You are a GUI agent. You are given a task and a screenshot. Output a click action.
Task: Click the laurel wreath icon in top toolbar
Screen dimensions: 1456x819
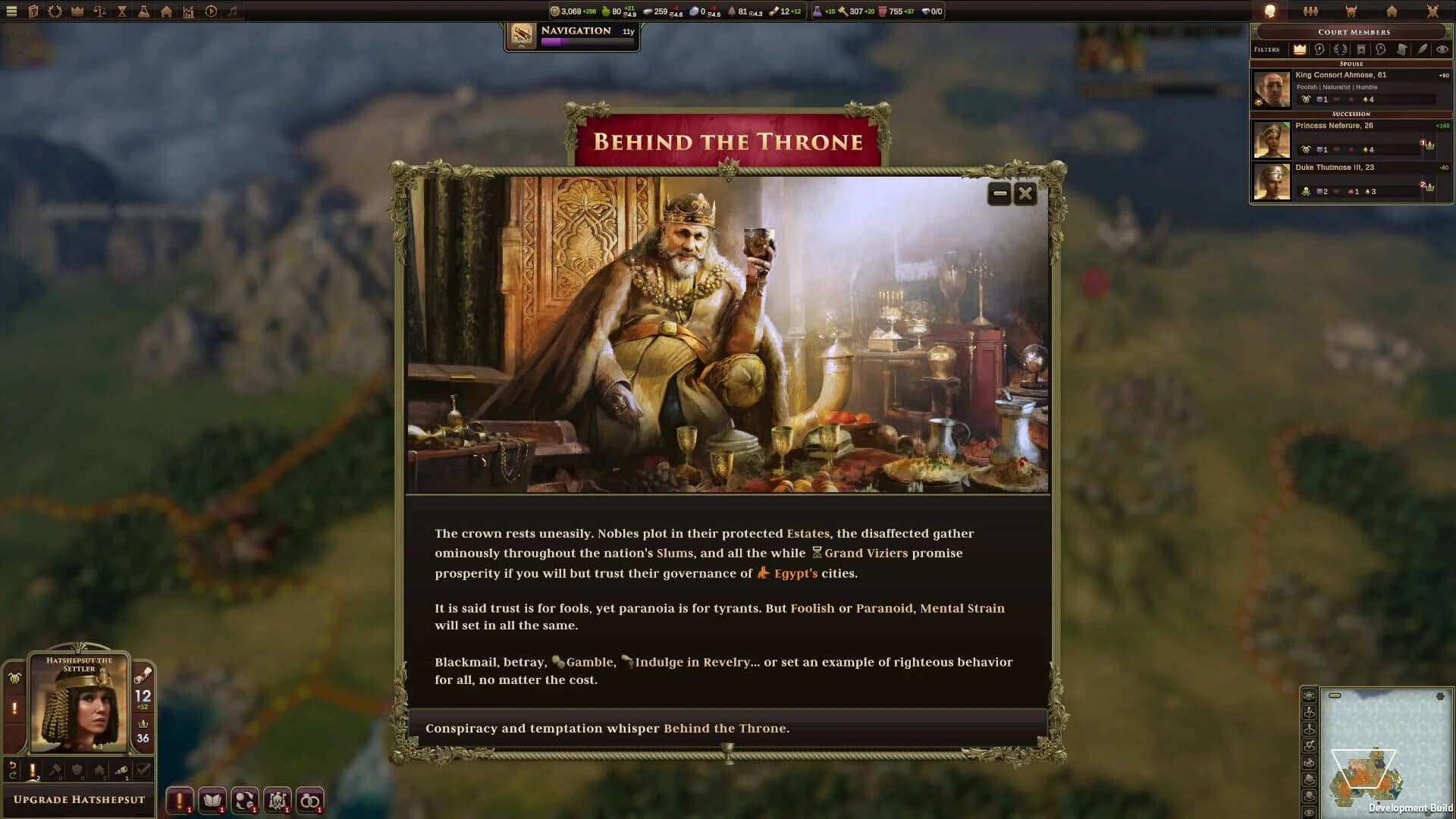[55, 11]
